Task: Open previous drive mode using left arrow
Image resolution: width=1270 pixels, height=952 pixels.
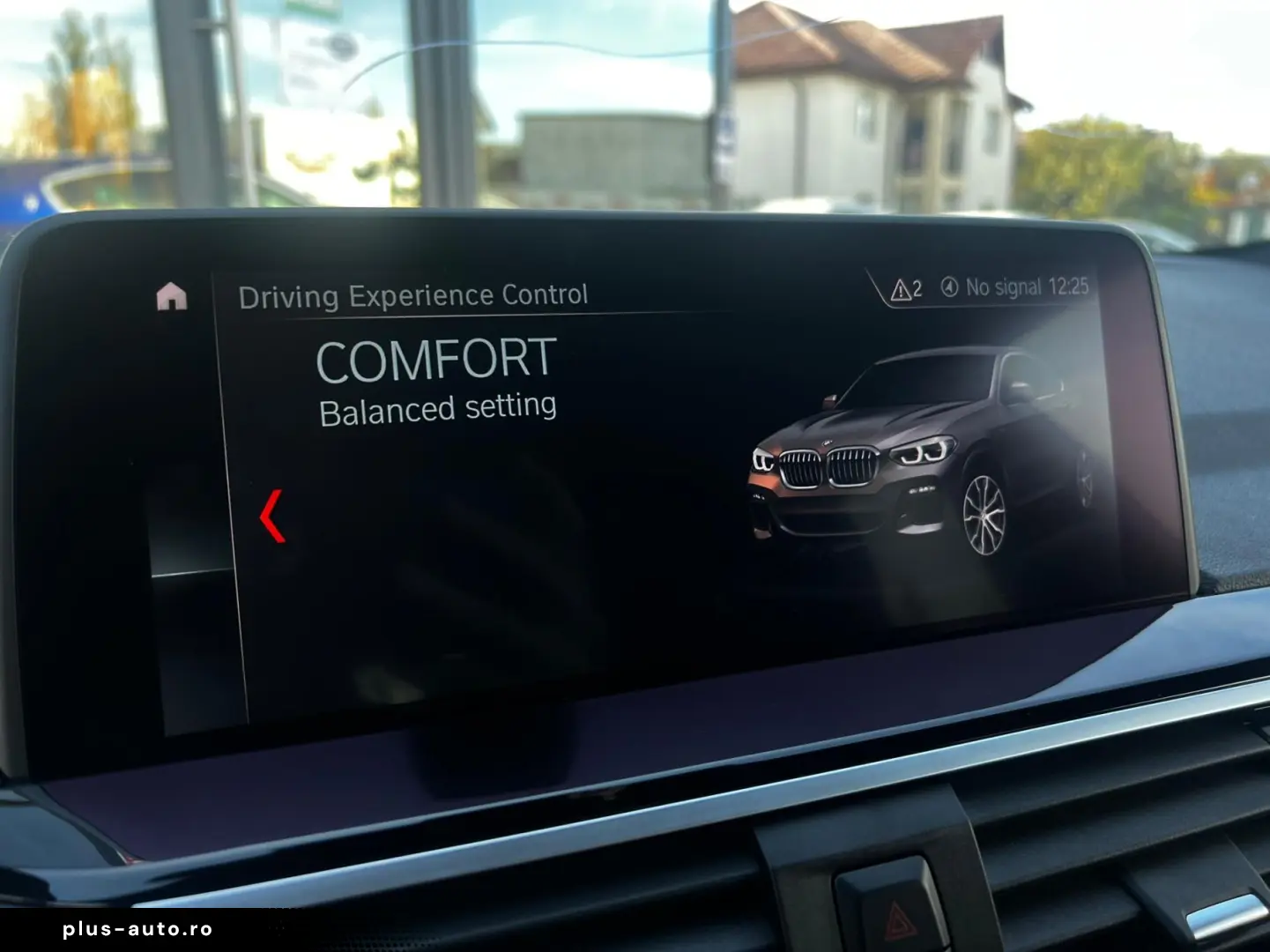Action: pyautogui.click(x=272, y=516)
